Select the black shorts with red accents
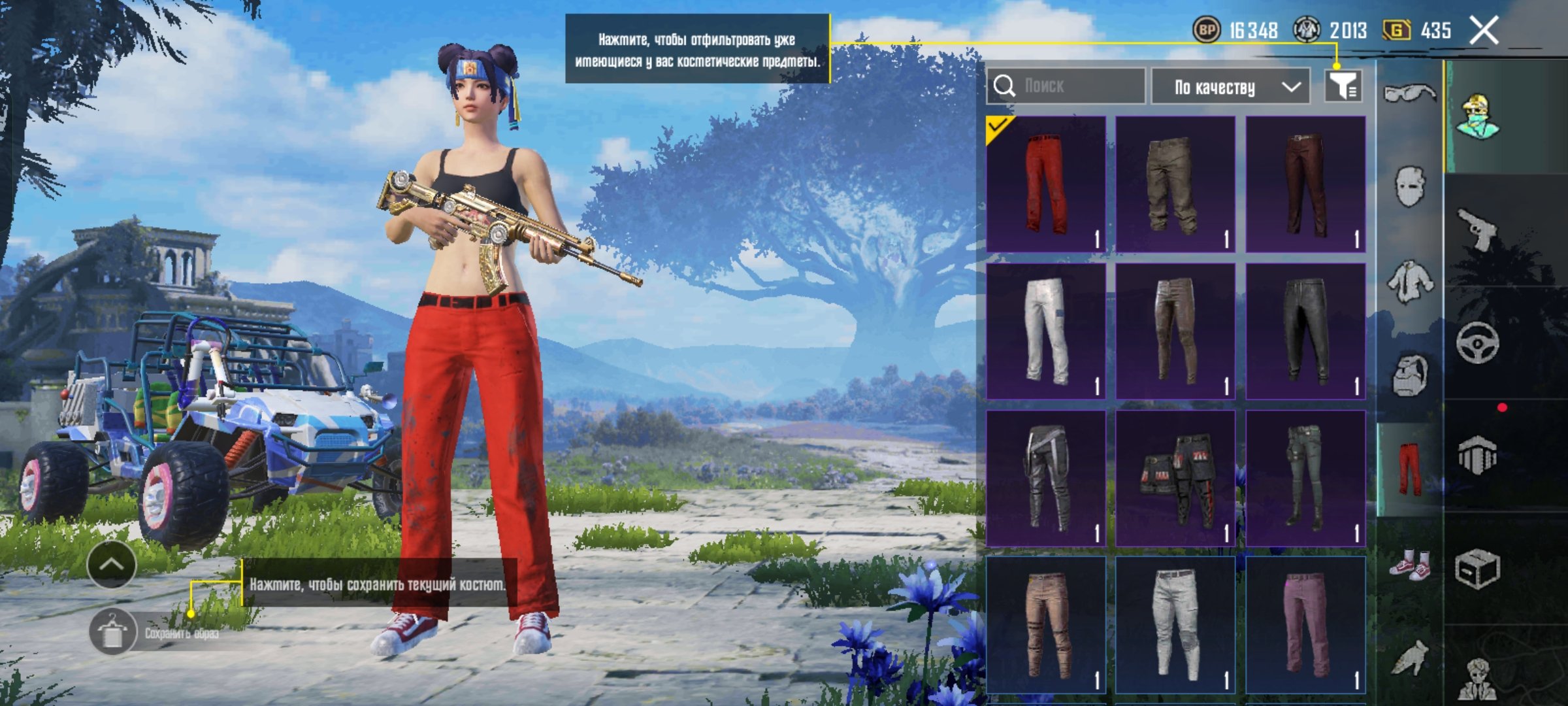 1175,479
